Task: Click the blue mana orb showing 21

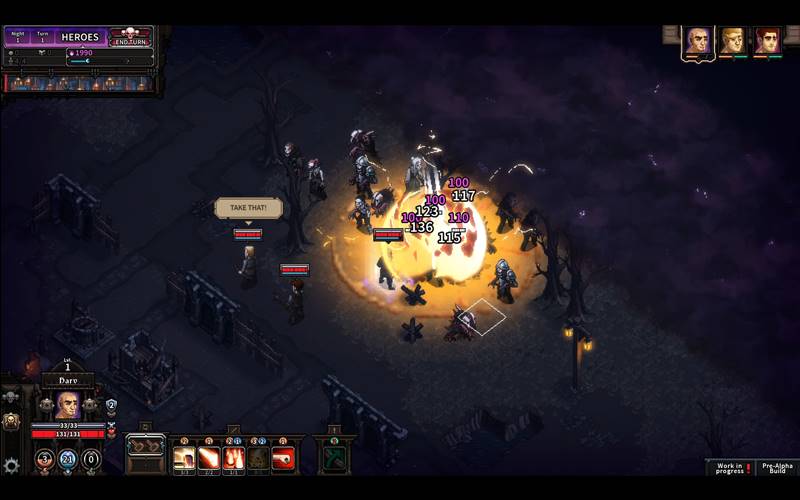Action: pyautogui.click(x=68, y=460)
